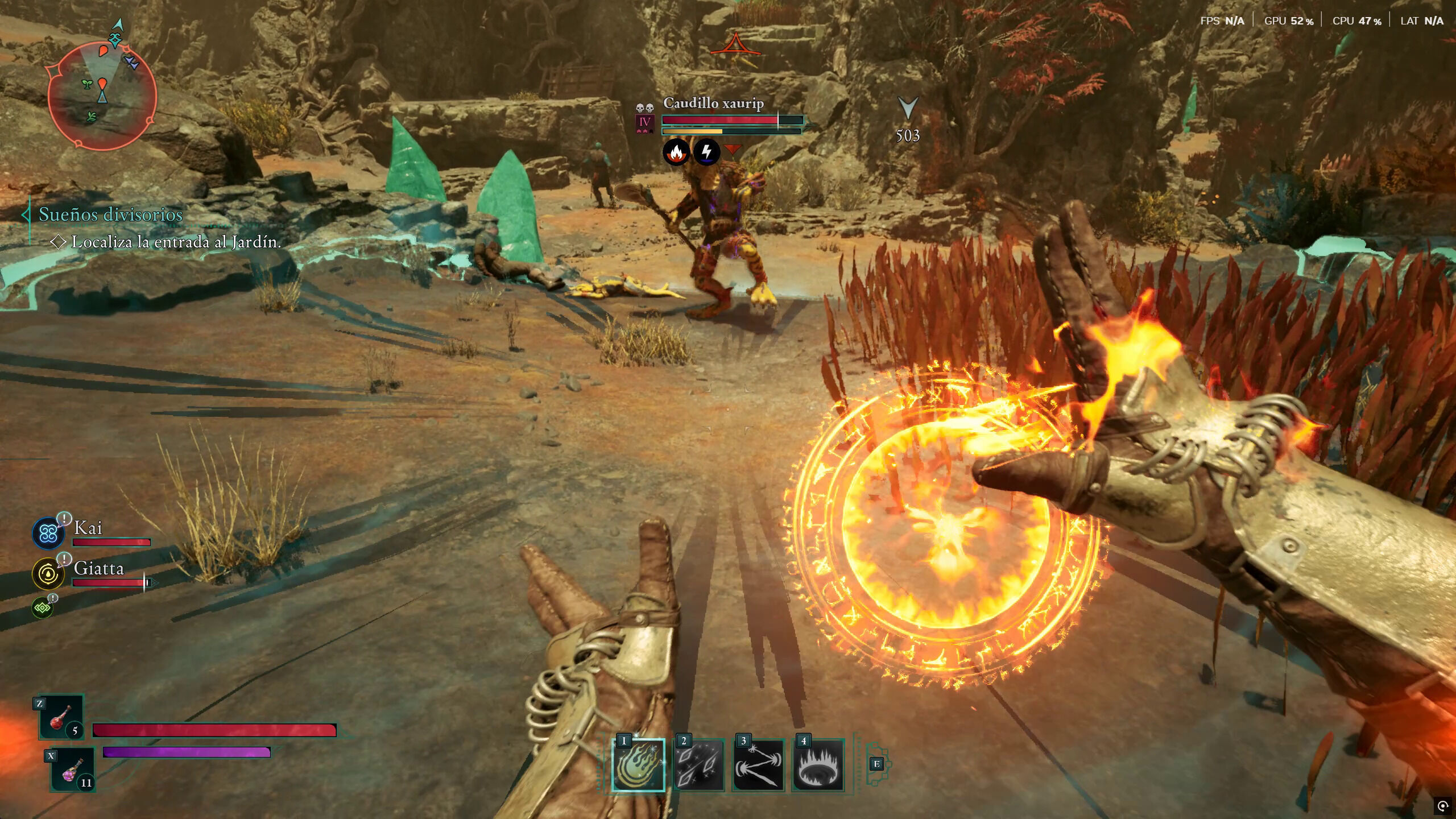1456x819 pixels.
Task: Use the red health potion
Action: coord(61,717)
